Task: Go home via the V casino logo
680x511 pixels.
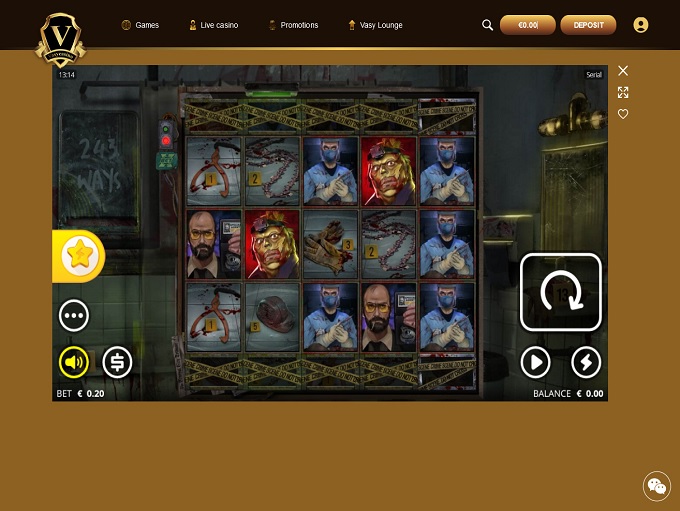Action: [60, 40]
